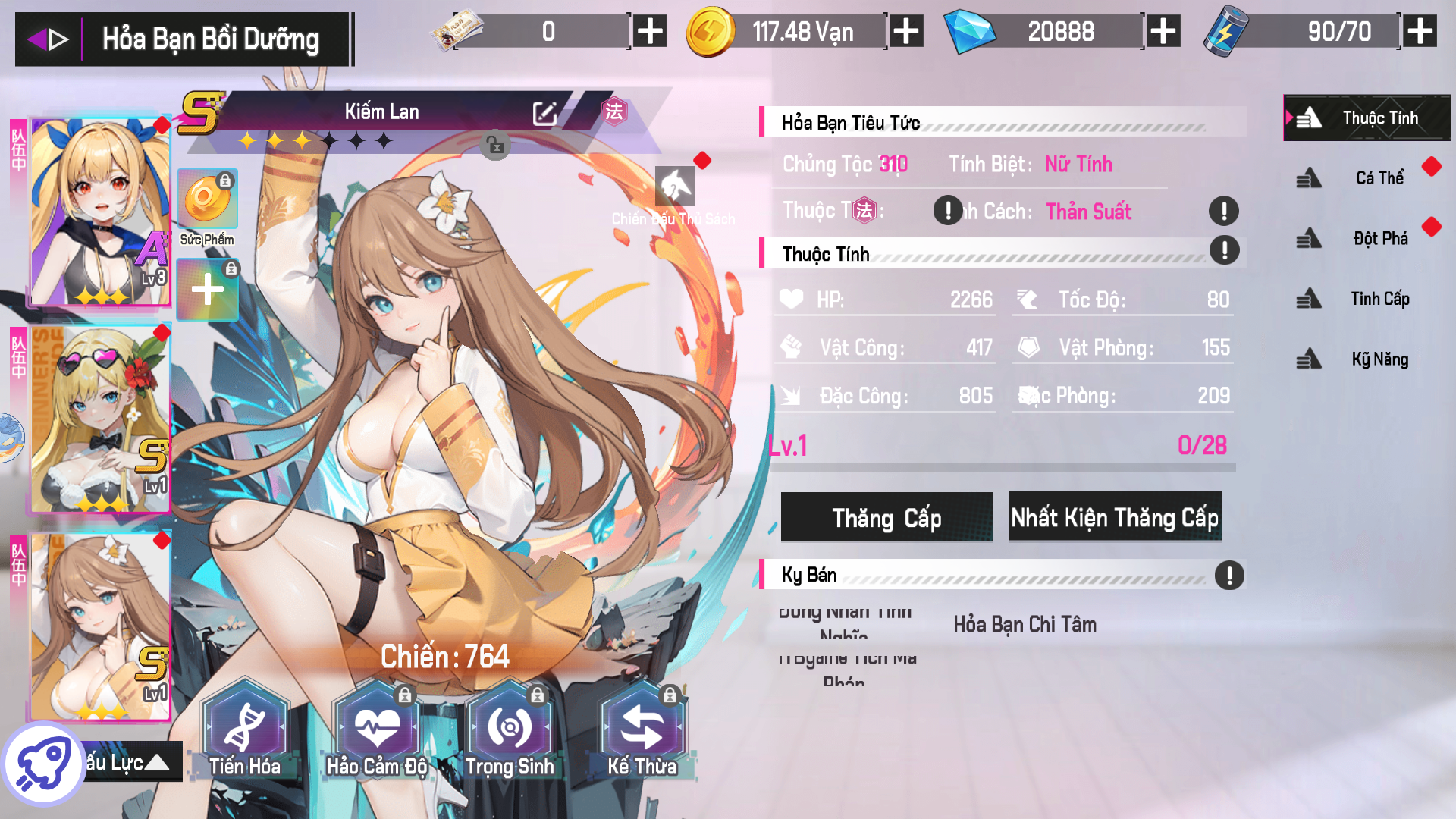This screenshot has width=1456, height=819.
Task: Click the edit pencil next to Kiếm Lan
Action: [x=544, y=111]
